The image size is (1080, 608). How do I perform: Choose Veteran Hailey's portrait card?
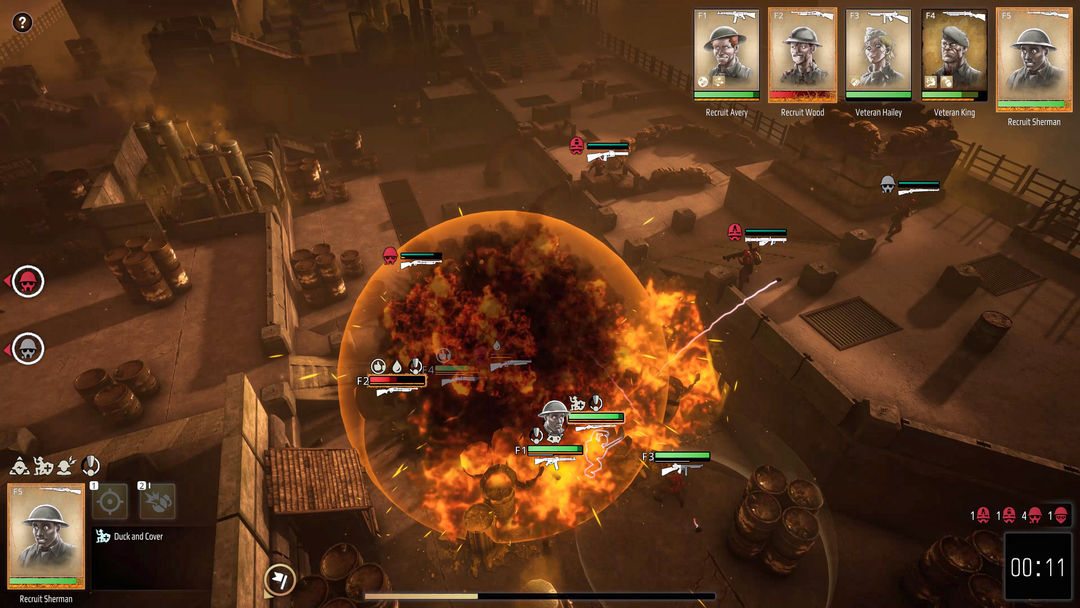click(878, 54)
